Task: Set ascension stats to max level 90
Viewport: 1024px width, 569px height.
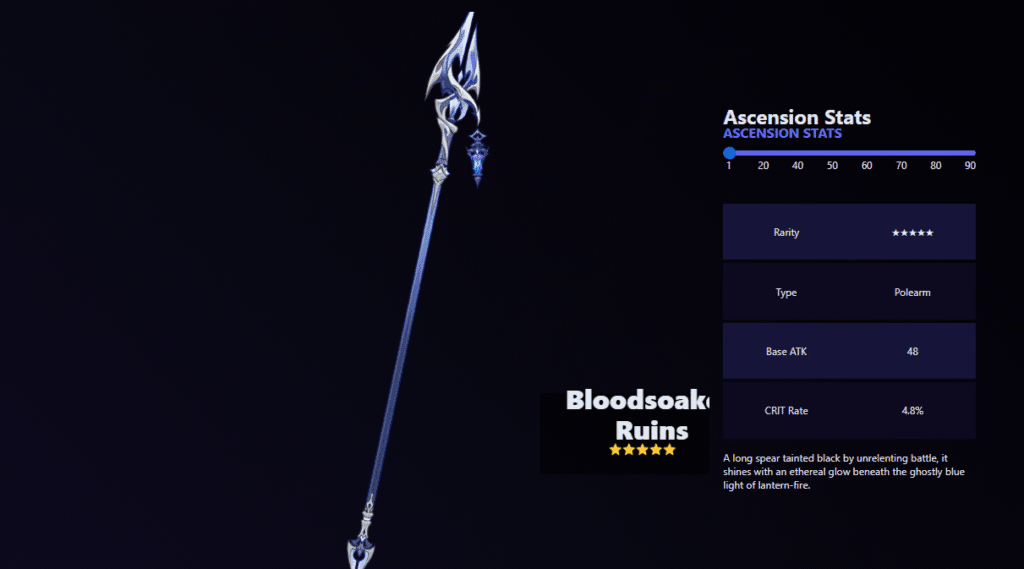Action: pyautogui.click(x=970, y=153)
